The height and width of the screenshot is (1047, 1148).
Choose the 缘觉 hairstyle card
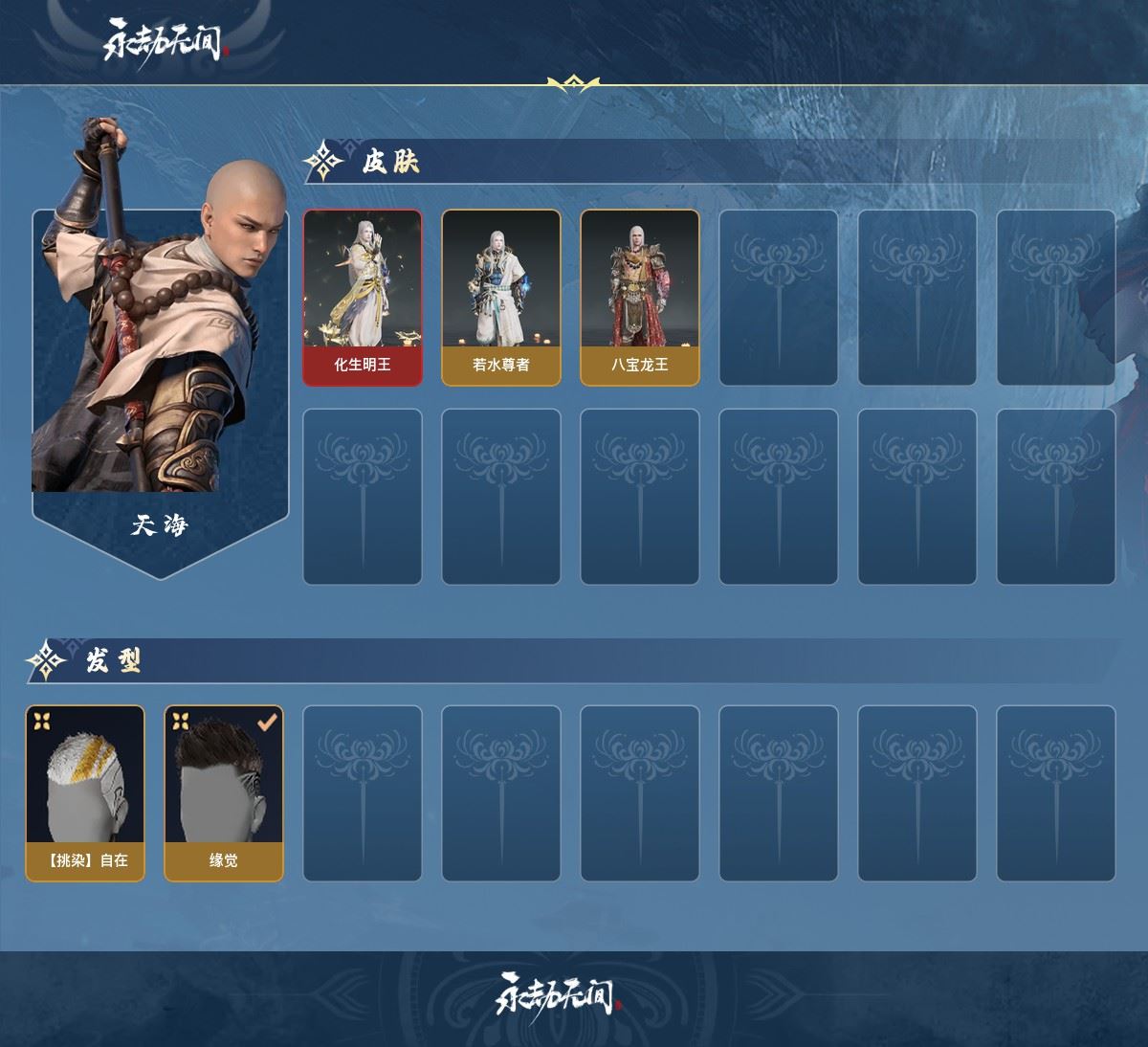click(224, 793)
